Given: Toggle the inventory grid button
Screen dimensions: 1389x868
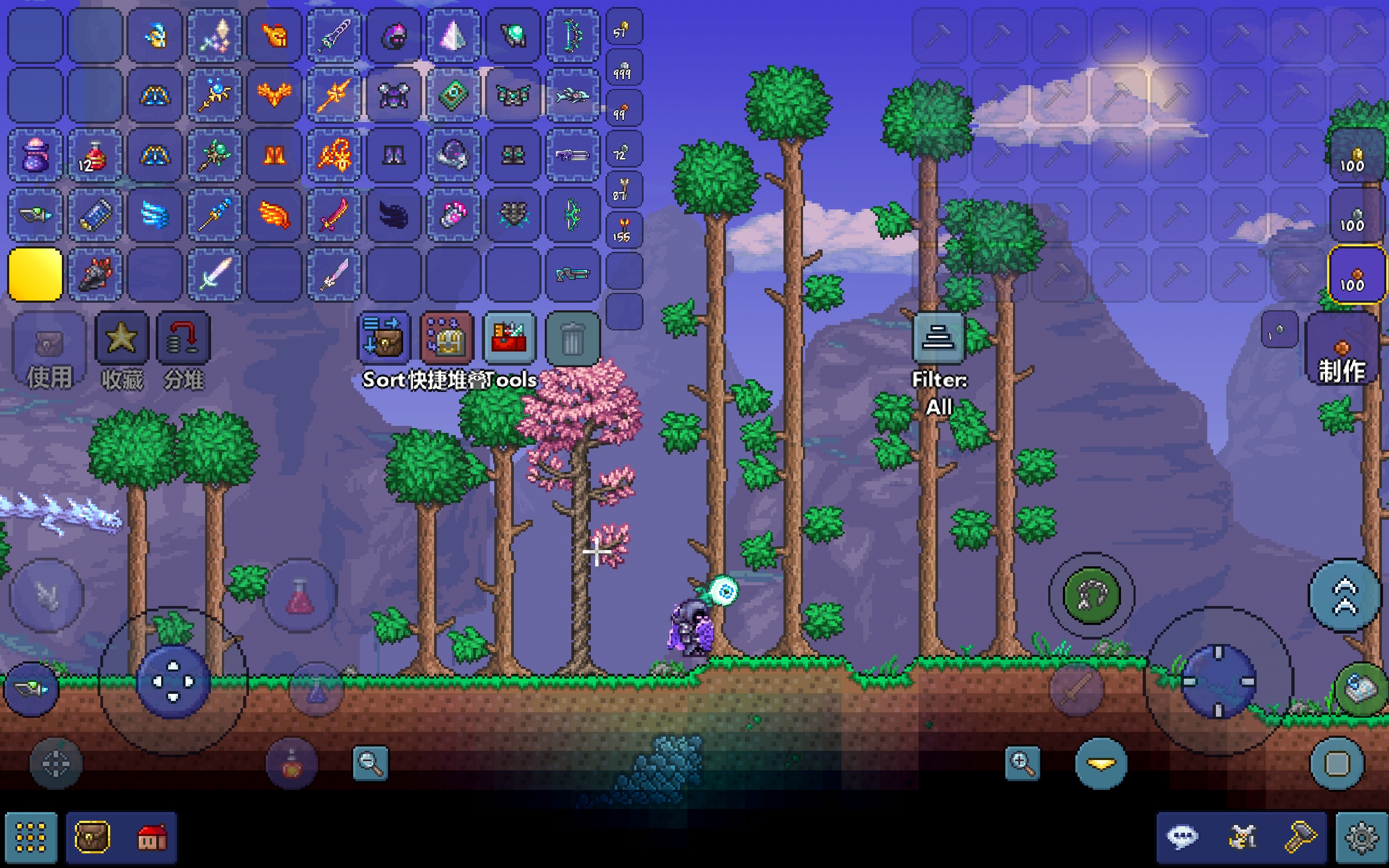Looking at the screenshot, I should (x=31, y=838).
